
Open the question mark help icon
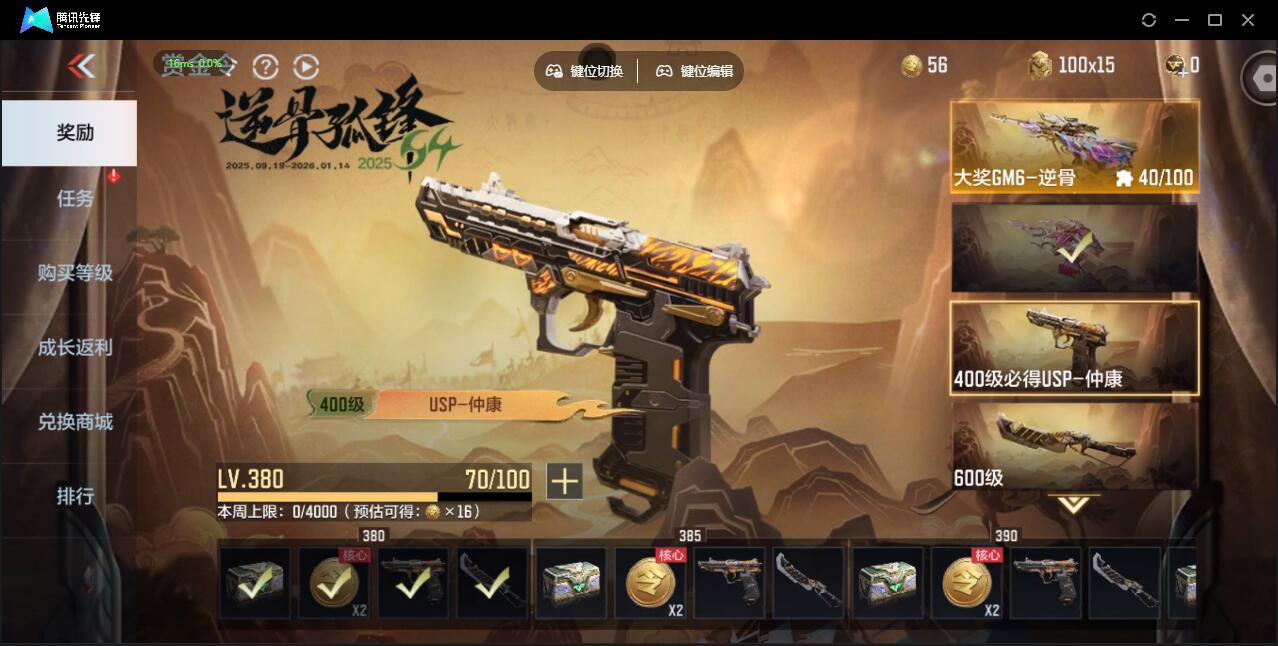265,67
